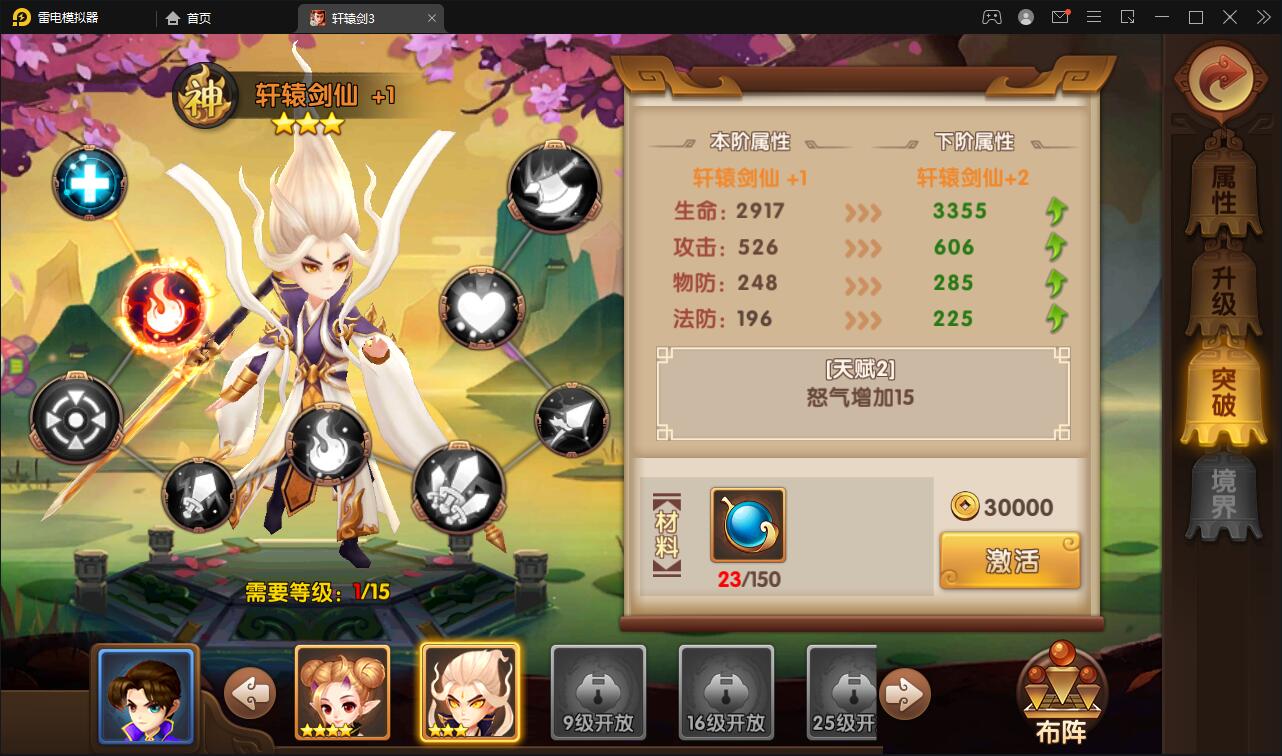Click the 激活 activate button
Screen dimensions: 1282x756
[1010, 561]
